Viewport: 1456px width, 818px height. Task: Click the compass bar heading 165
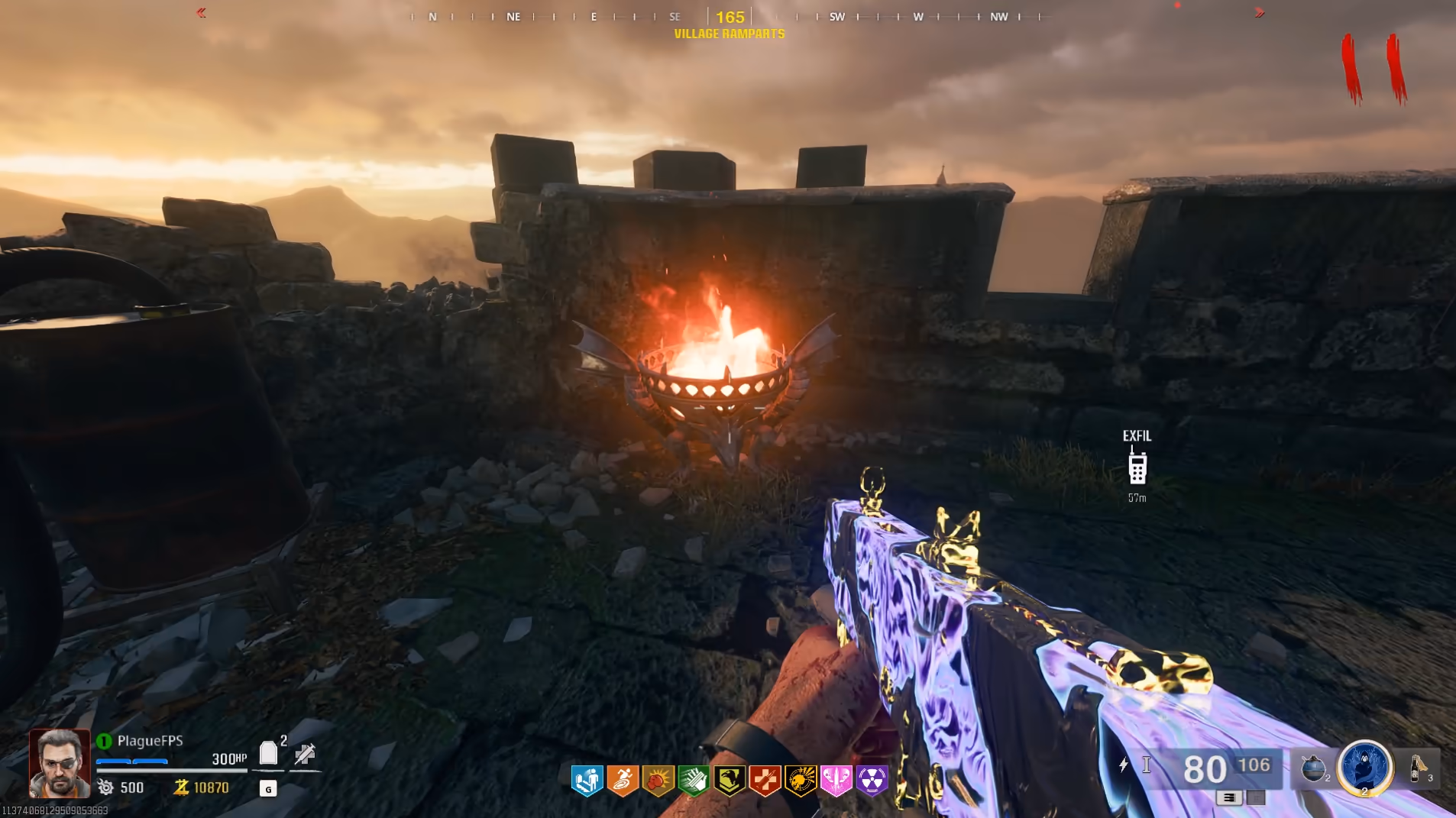730,17
